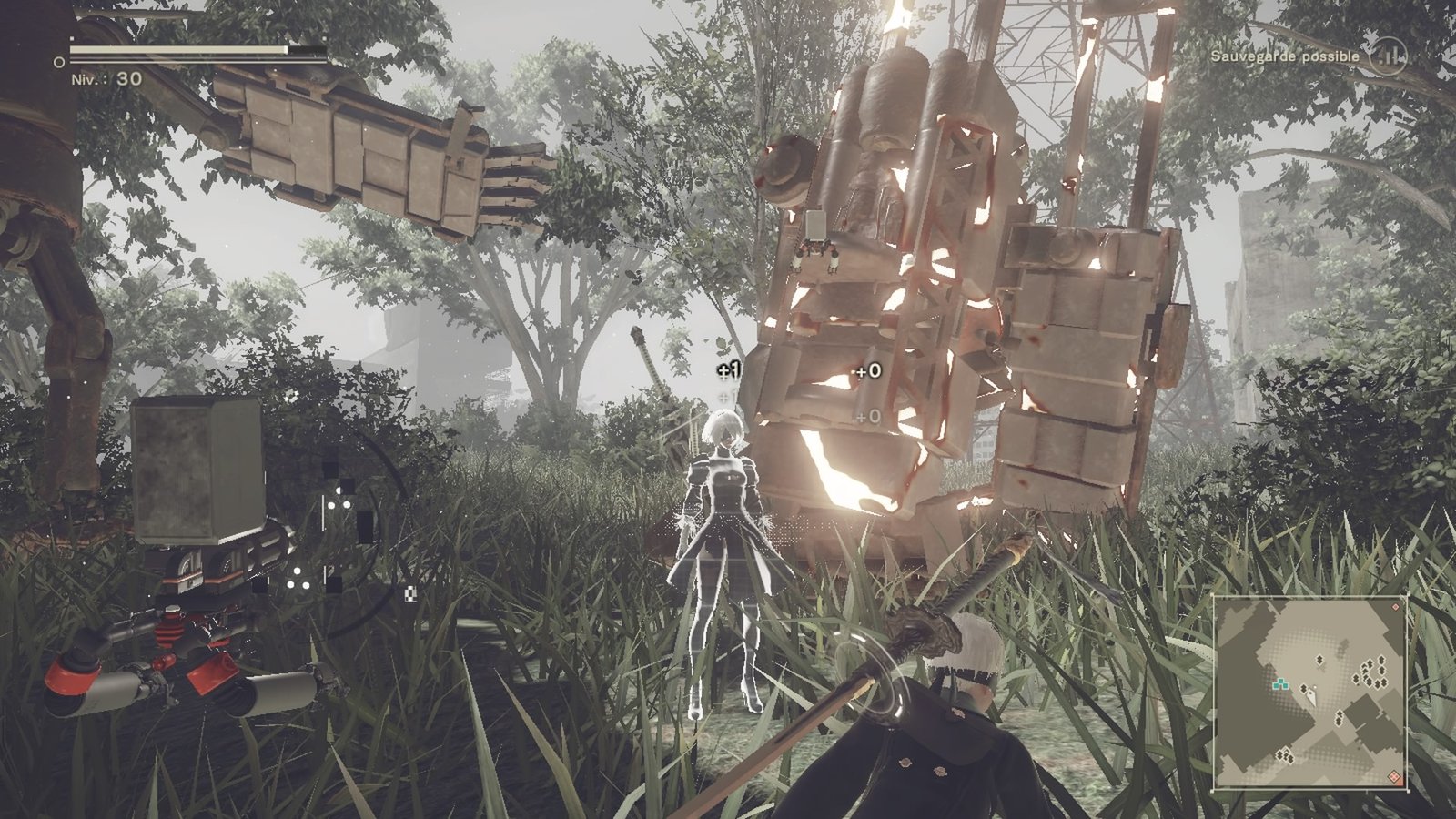Click the teal quest marker cluster on the minimap
The width and height of the screenshot is (1456, 819).
[x=1280, y=683]
